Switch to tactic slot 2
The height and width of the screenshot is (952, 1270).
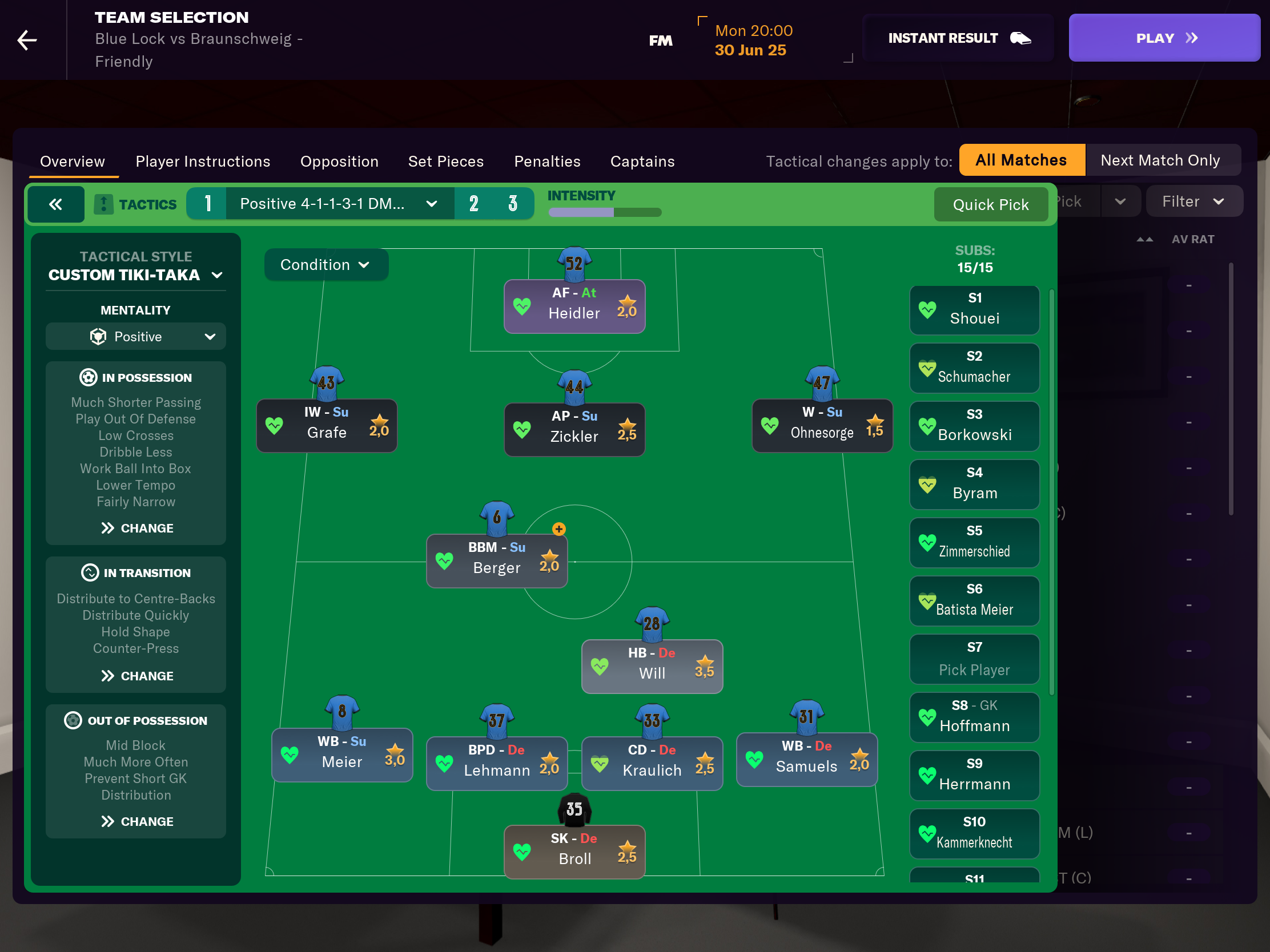click(473, 203)
